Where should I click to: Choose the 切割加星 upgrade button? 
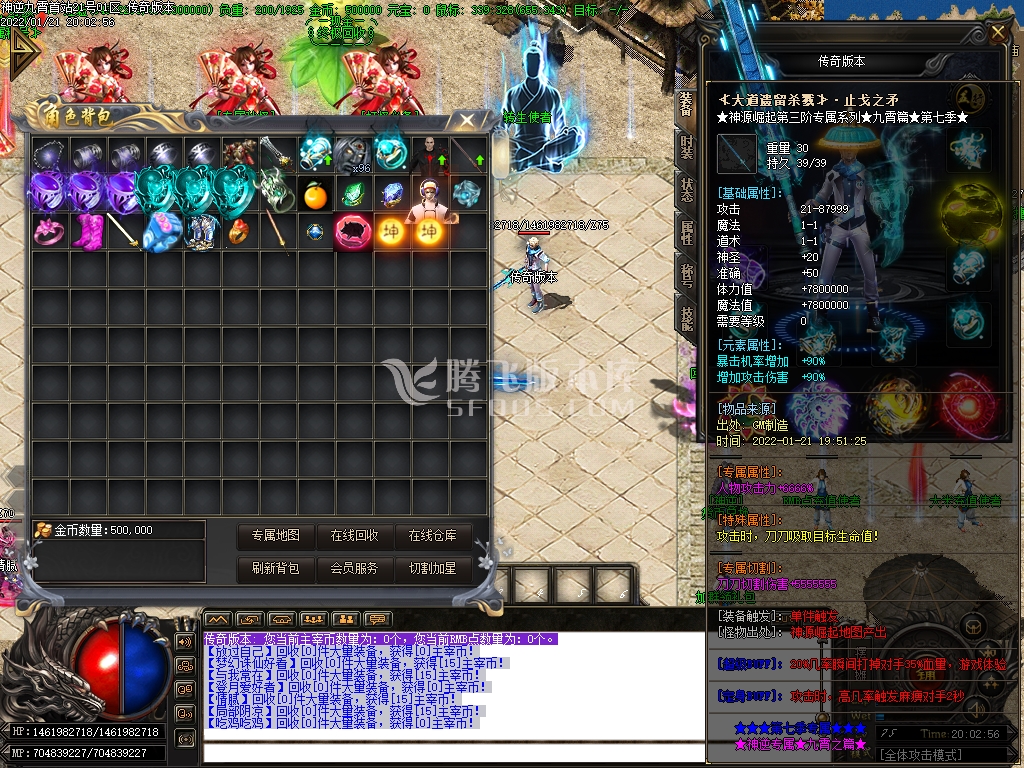tap(432, 568)
